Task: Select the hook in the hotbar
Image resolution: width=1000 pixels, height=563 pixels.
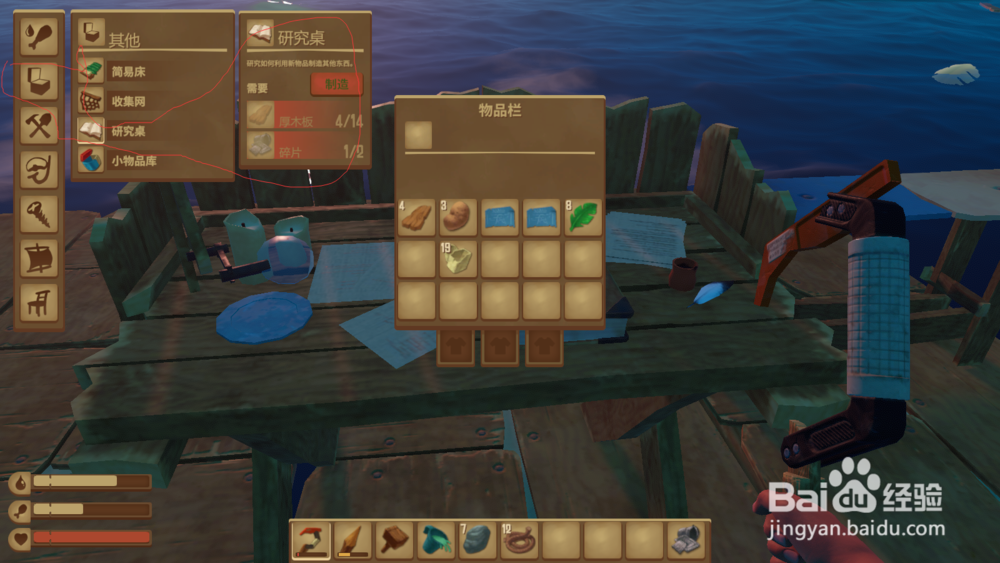Action: coord(311,541)
